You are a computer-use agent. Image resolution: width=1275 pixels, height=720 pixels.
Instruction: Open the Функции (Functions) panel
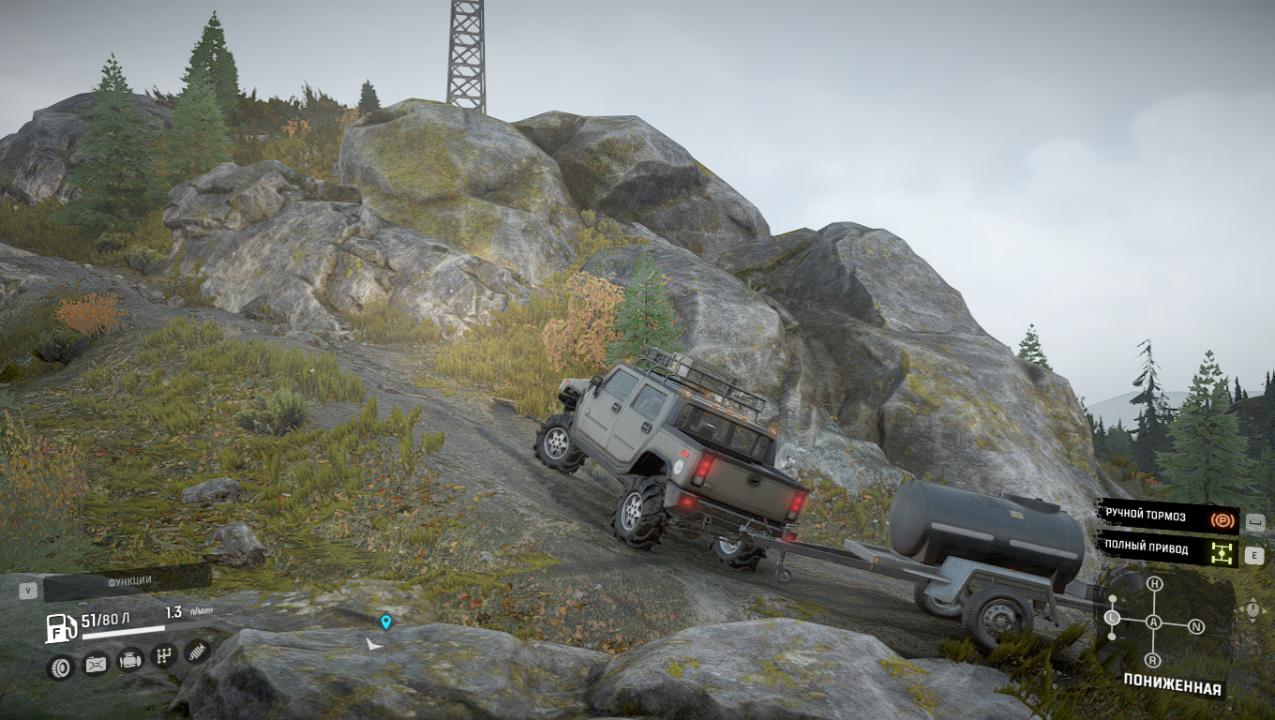(128, 581)
